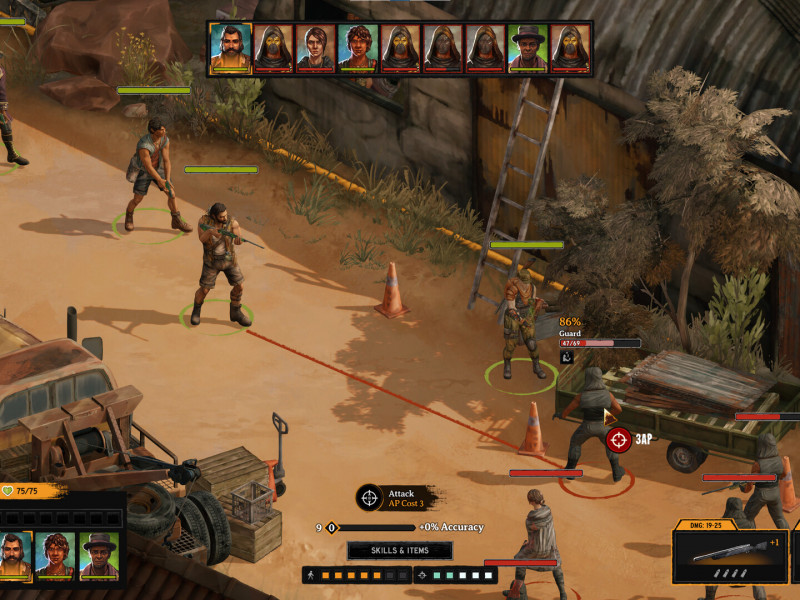800x600 pixels.
Task: Select hat-wearing man in turn order bar
Action: (528, 48)
